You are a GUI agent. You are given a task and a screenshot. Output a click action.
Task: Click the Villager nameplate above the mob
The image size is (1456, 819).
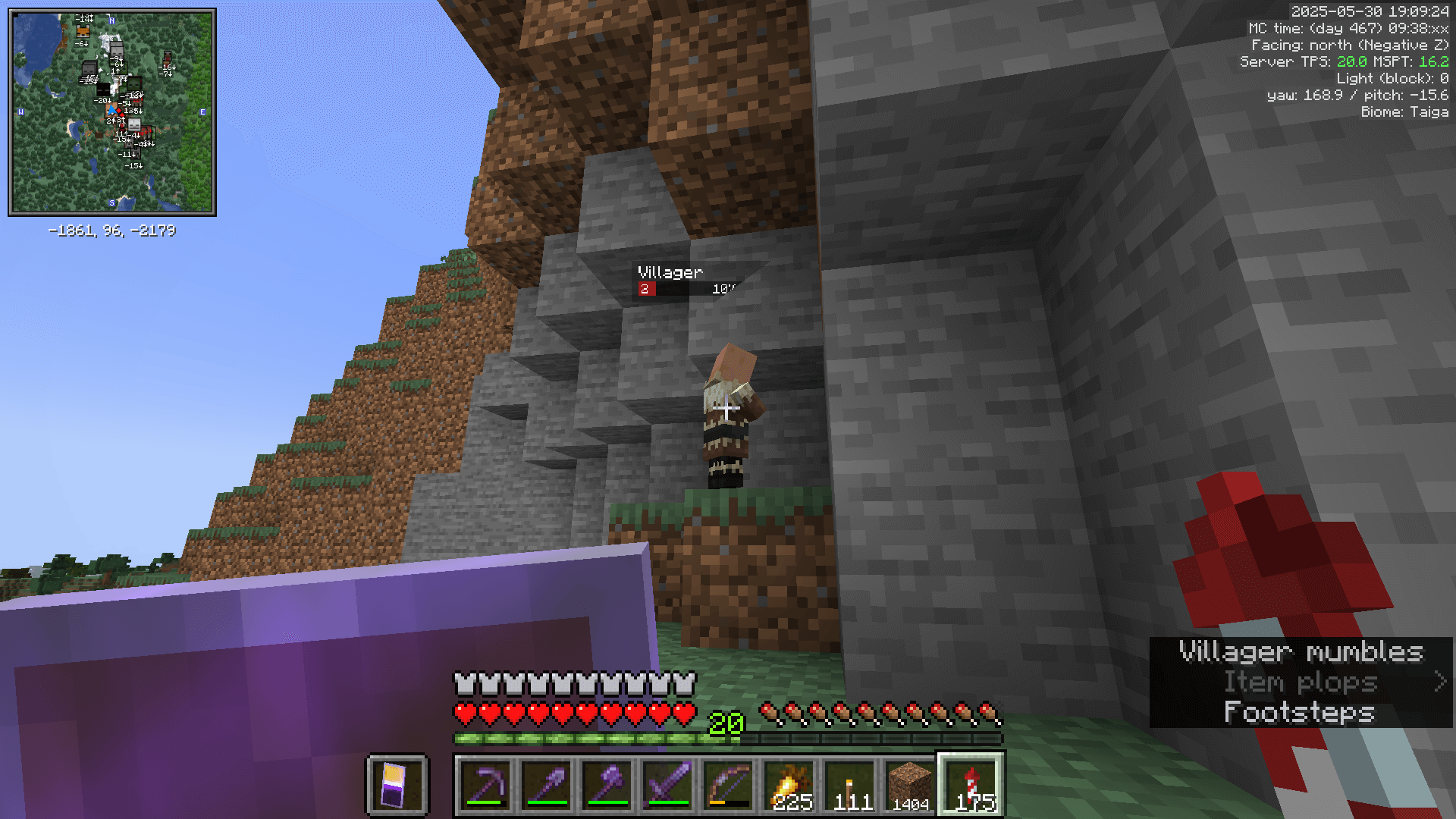[x=670, y=271]
